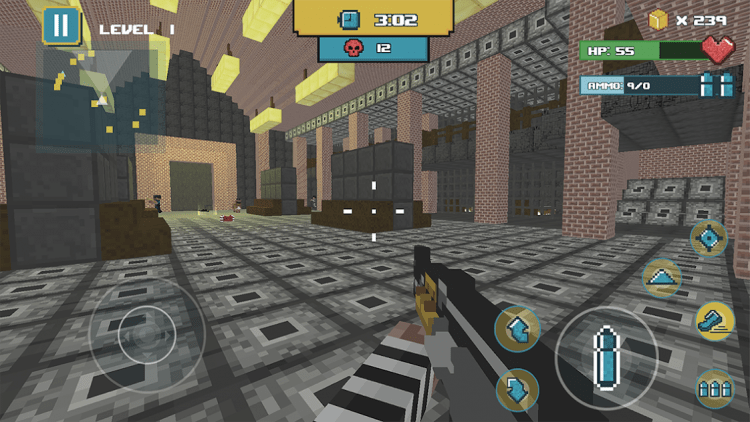750x422 pixels.
Task: Tap the virtual movement joystick
Action: (147, 338)
